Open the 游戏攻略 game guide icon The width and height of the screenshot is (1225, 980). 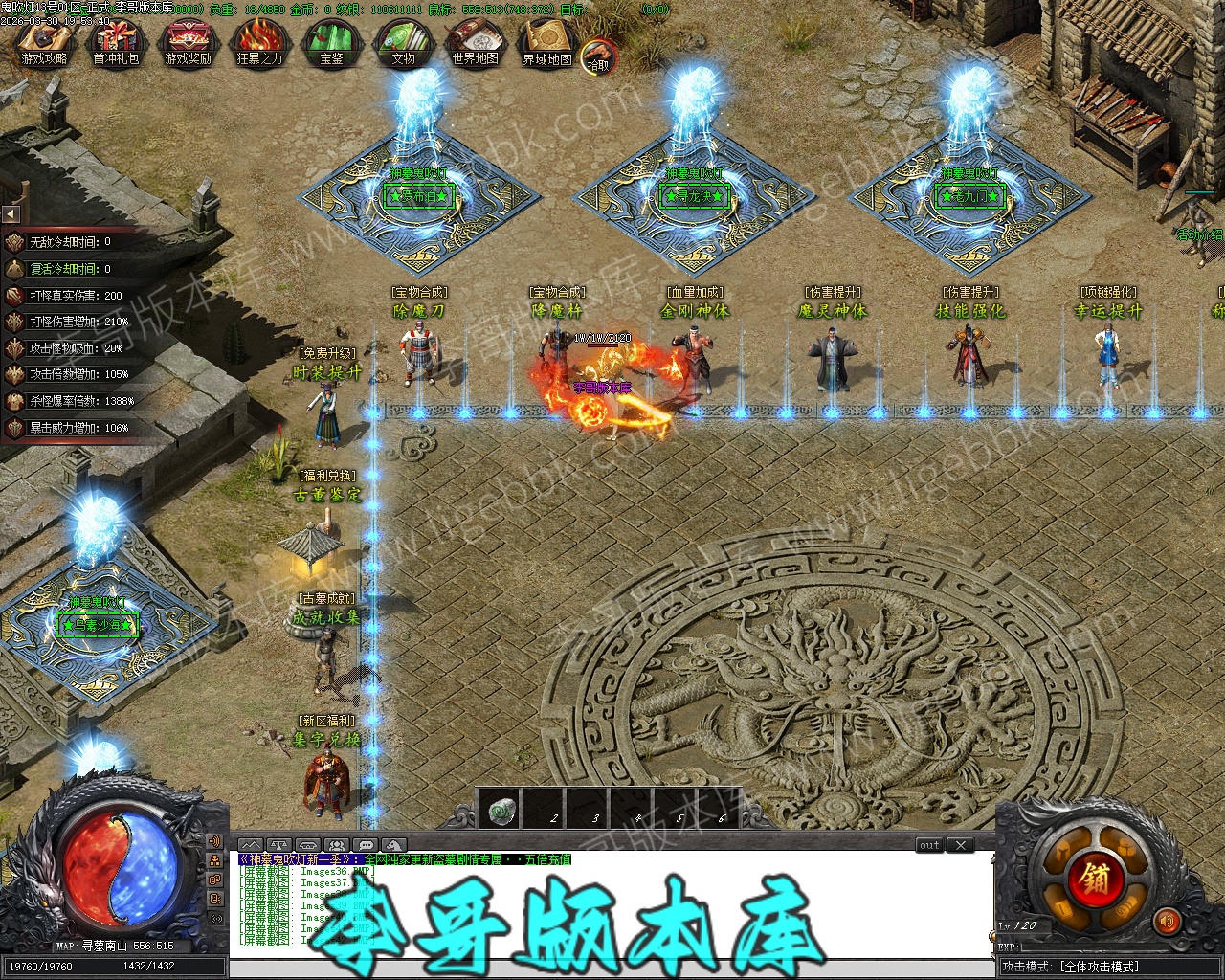(x=44, y=43)
